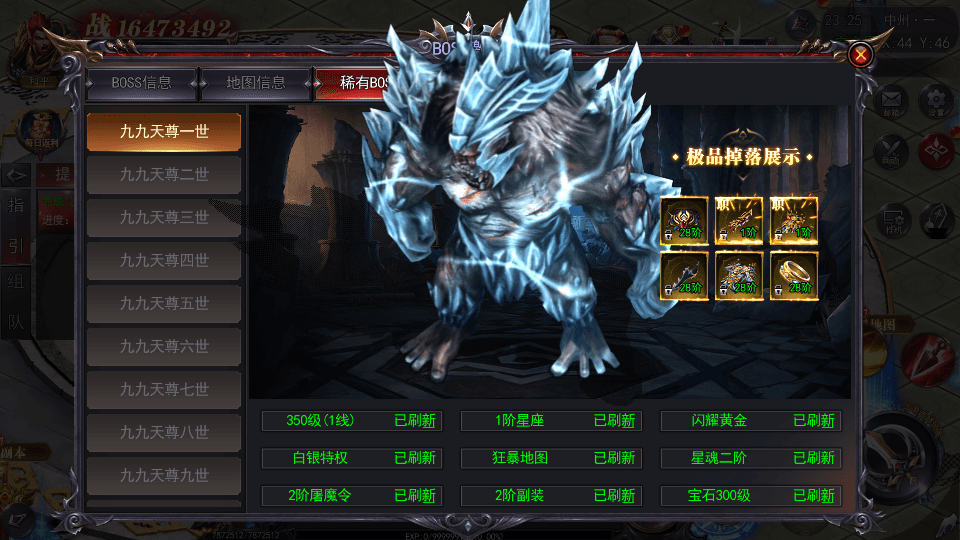Click the 九九天尊五世 entry
Viewport: 960px width, 540px height.
pos(164,304)
